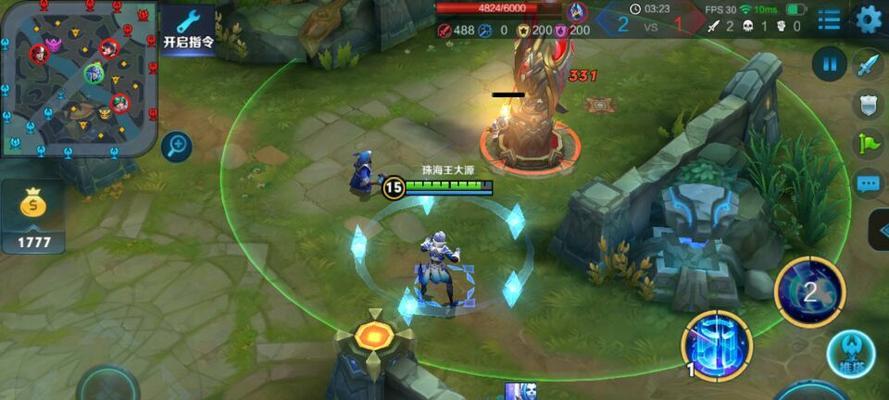
Task: Expand the side panel arrow tab
Action: [x=880, y=230]
